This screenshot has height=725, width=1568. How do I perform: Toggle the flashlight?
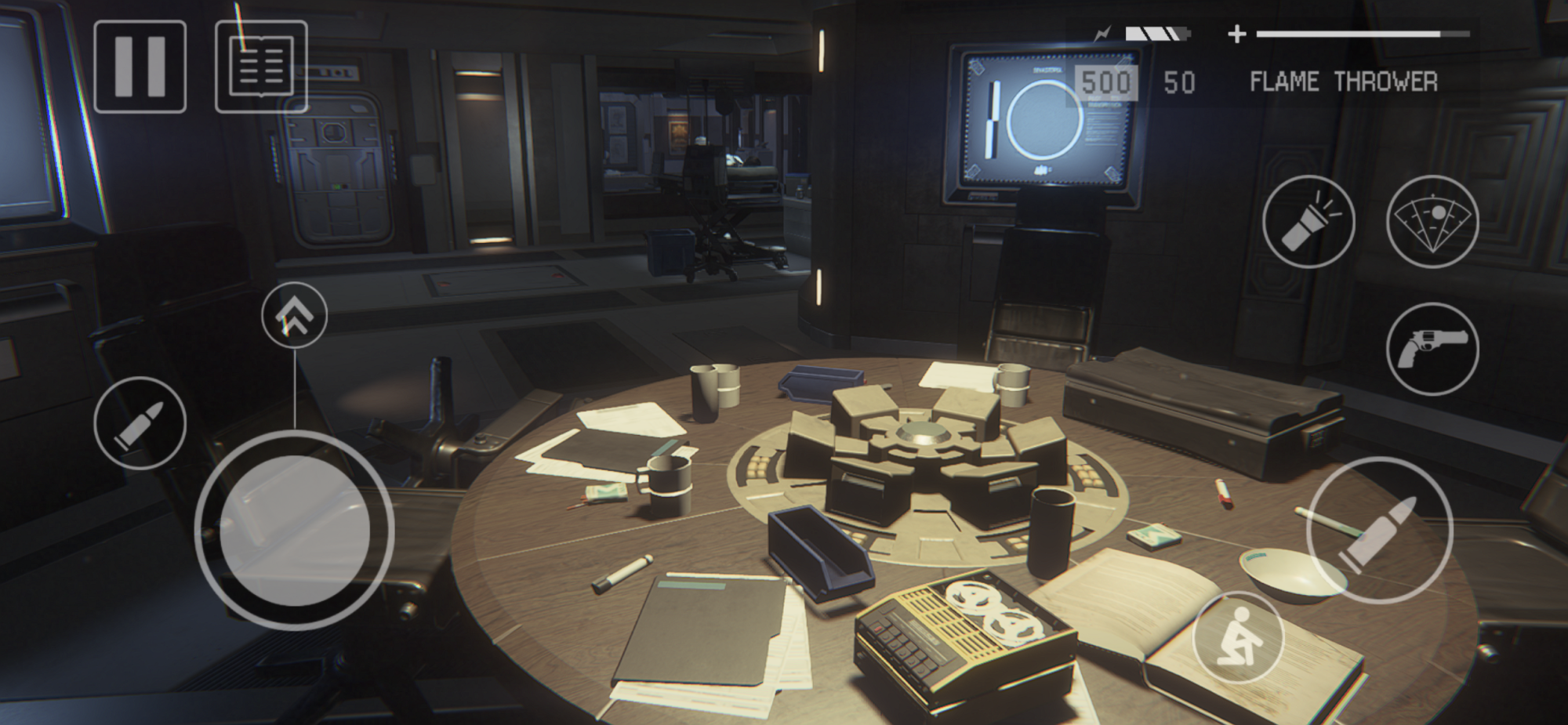(1308, 222)
